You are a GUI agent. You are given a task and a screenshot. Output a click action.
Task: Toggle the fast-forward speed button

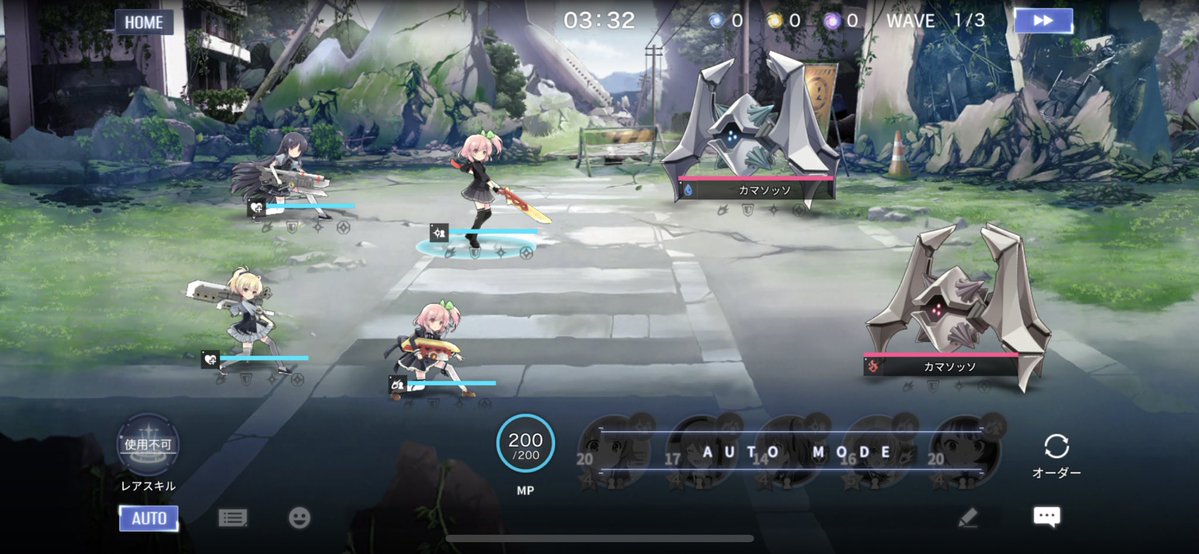(x=1043, y=21)
